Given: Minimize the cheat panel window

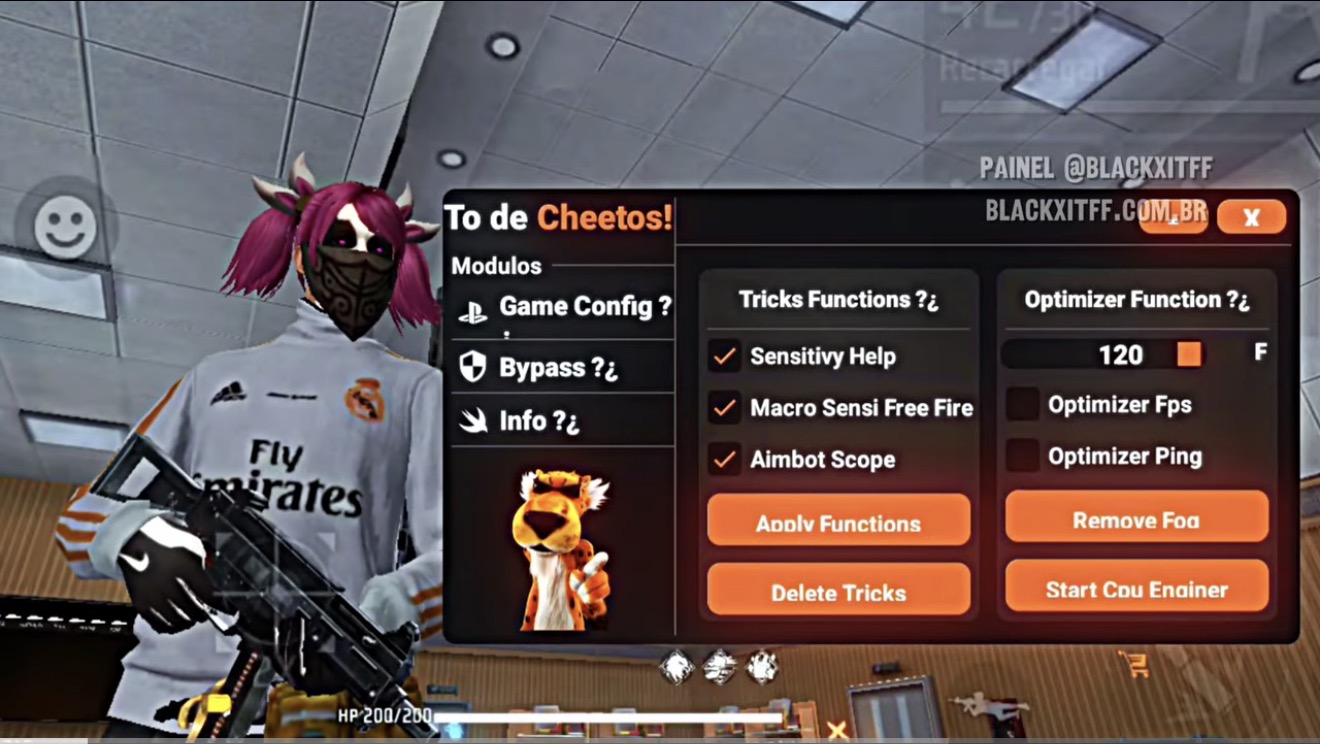Looking at the screenshot, I should pos(1173,218).
